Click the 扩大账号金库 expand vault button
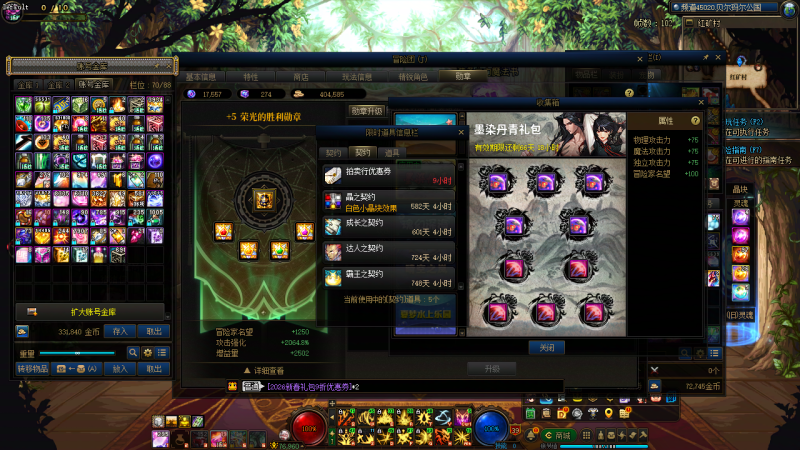 point(90,312)
